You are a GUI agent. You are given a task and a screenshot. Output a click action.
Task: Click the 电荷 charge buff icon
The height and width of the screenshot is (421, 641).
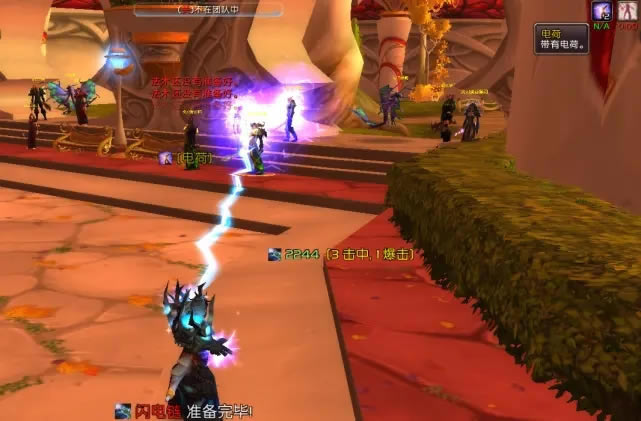(x=602, y=10)
